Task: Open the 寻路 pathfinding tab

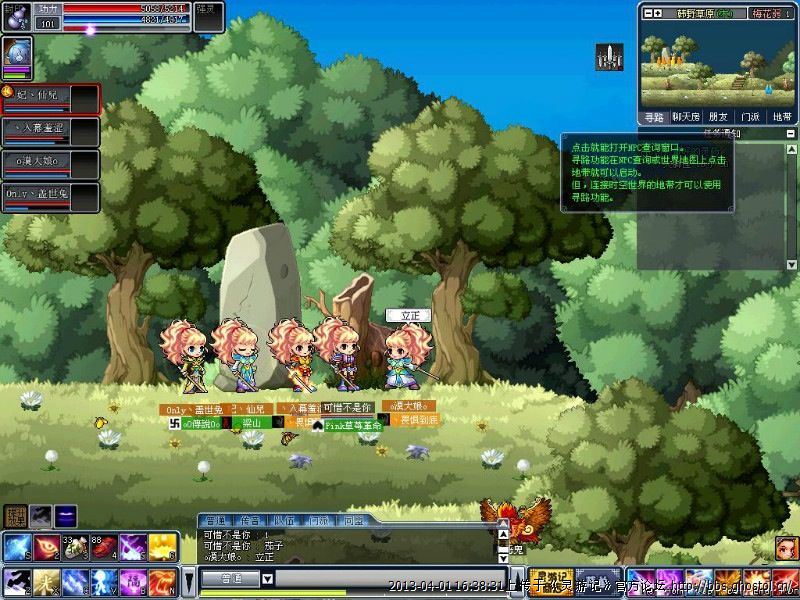Action: click(654, 116)
